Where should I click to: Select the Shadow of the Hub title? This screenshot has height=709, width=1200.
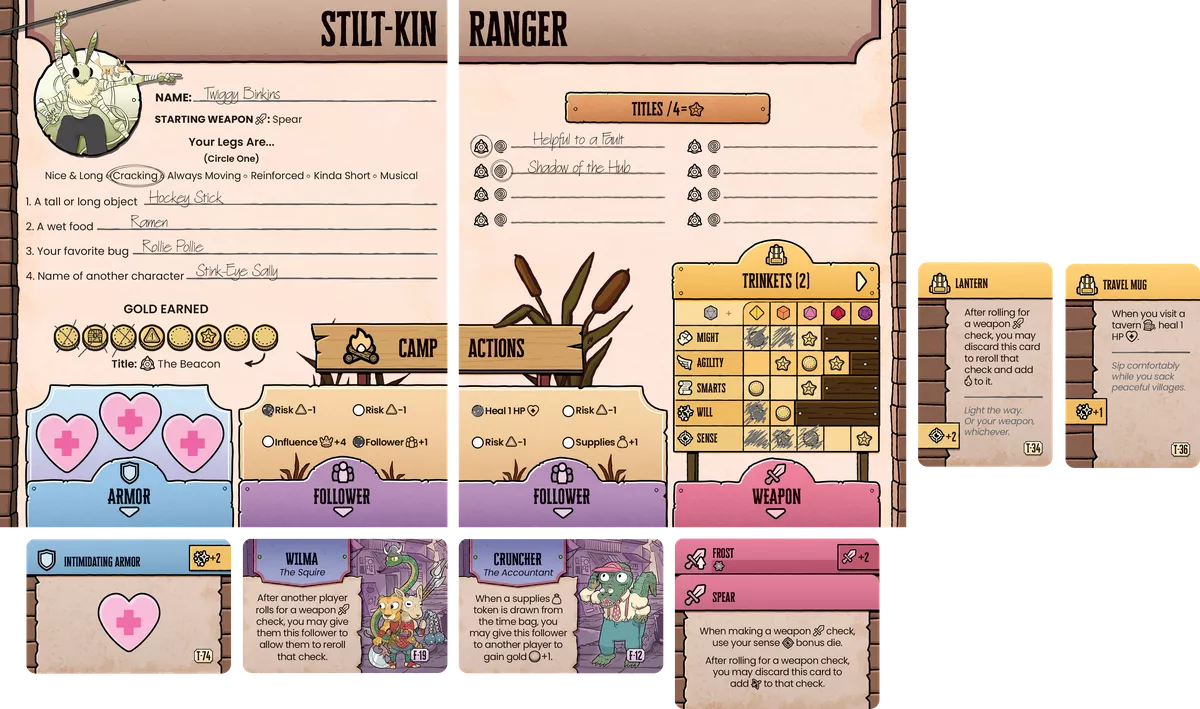pyautogui.click(x=580, y=168)
